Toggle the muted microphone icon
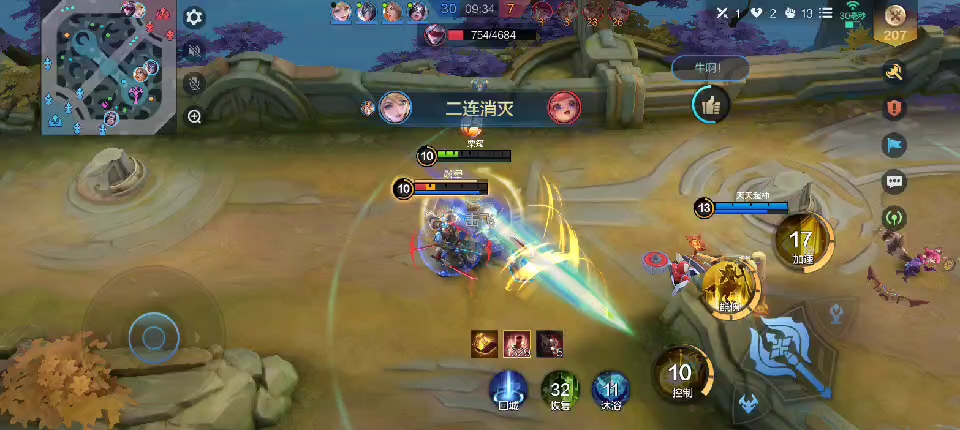960x430 pixels. point(194,83)
